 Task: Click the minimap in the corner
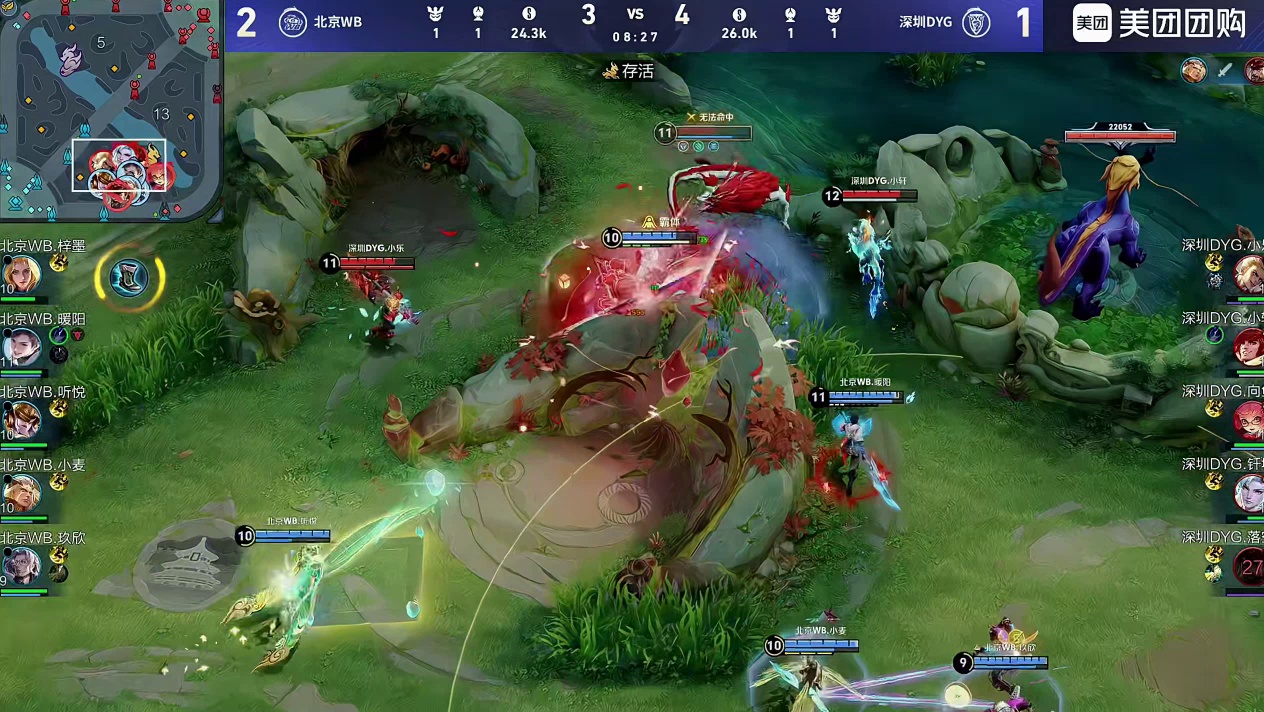110,110
